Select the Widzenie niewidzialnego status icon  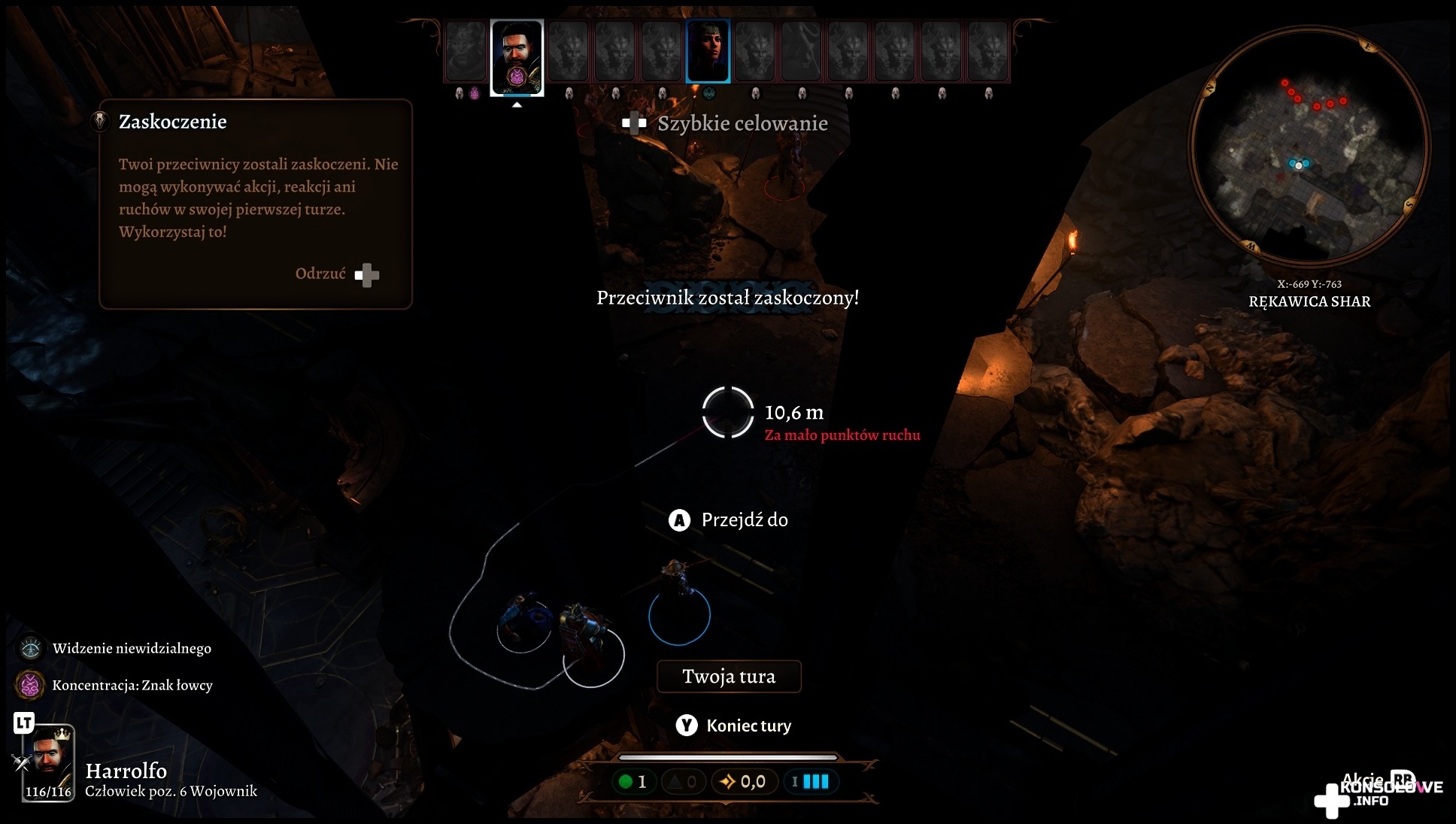click(x=31, y=648)
